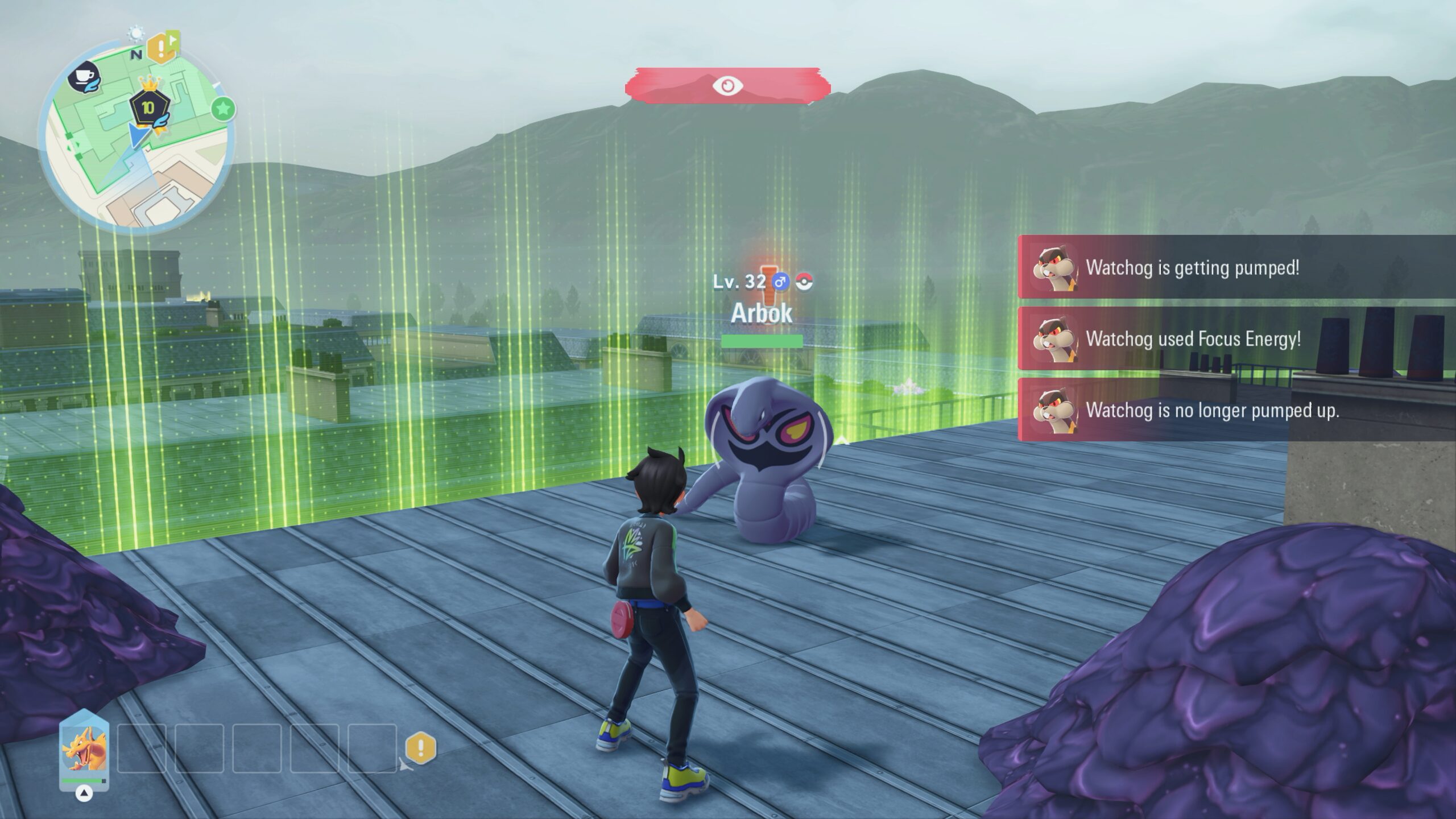
Task: Click the sun weather icon above the minimap
Action: pyautogui.click(x=136, y=34)
